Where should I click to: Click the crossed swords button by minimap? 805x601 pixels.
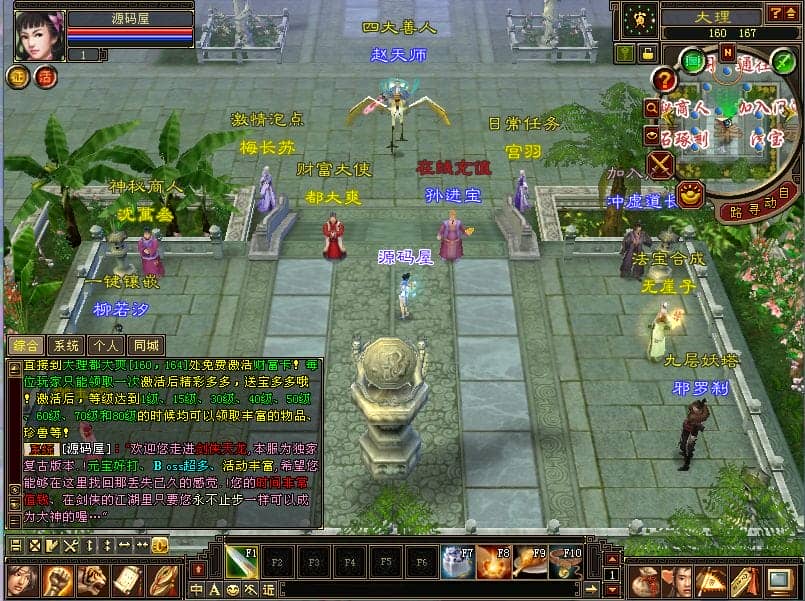pos(661,164)
